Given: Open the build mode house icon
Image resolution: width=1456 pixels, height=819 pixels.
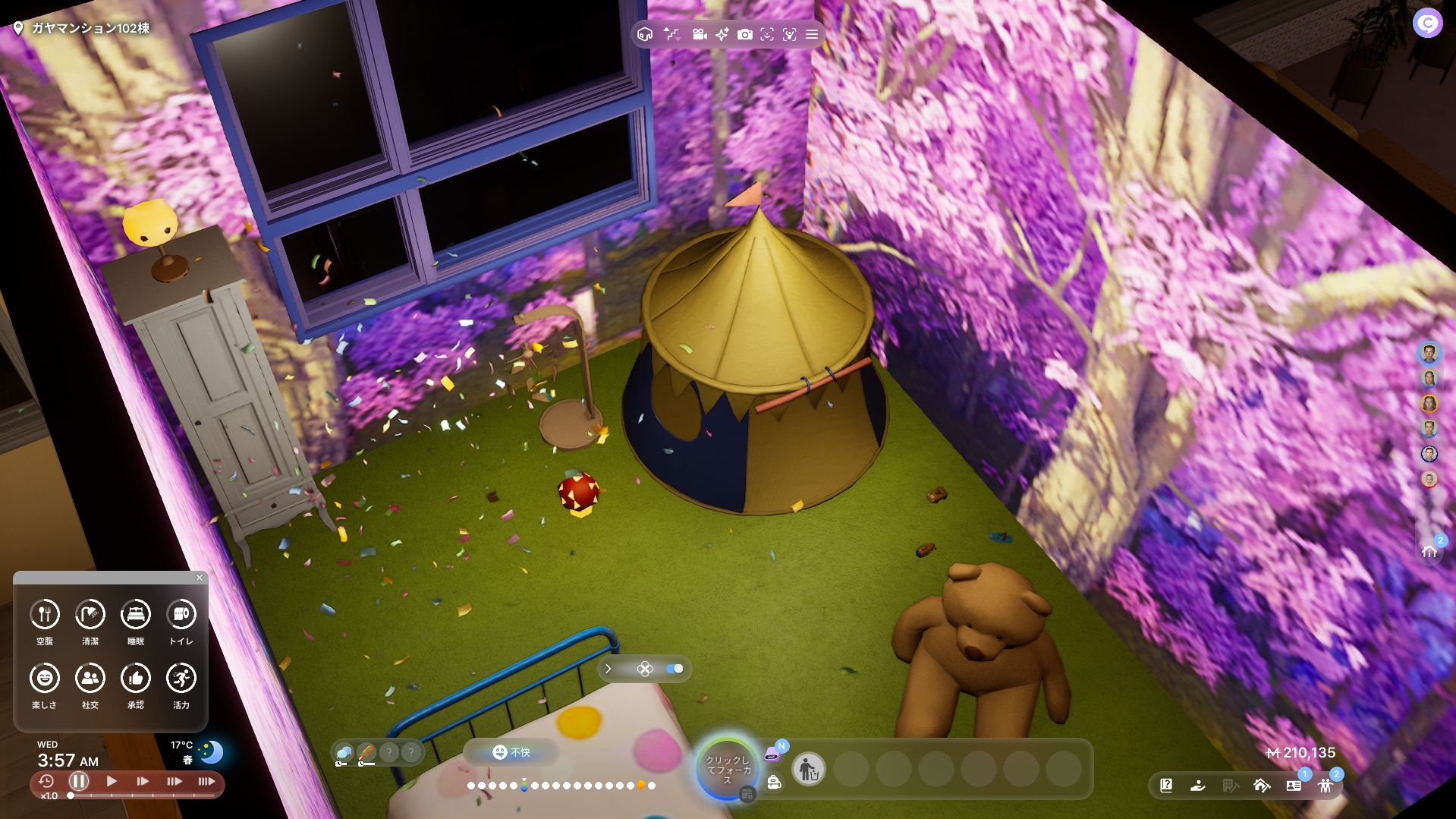Looking at the screenshot, I should (1262, 786).
